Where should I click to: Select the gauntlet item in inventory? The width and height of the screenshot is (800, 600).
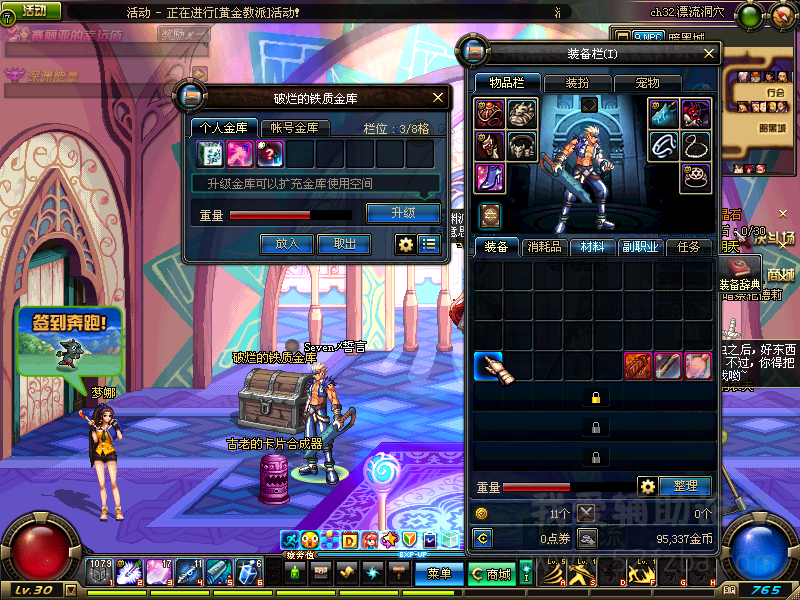coord(489,367)
